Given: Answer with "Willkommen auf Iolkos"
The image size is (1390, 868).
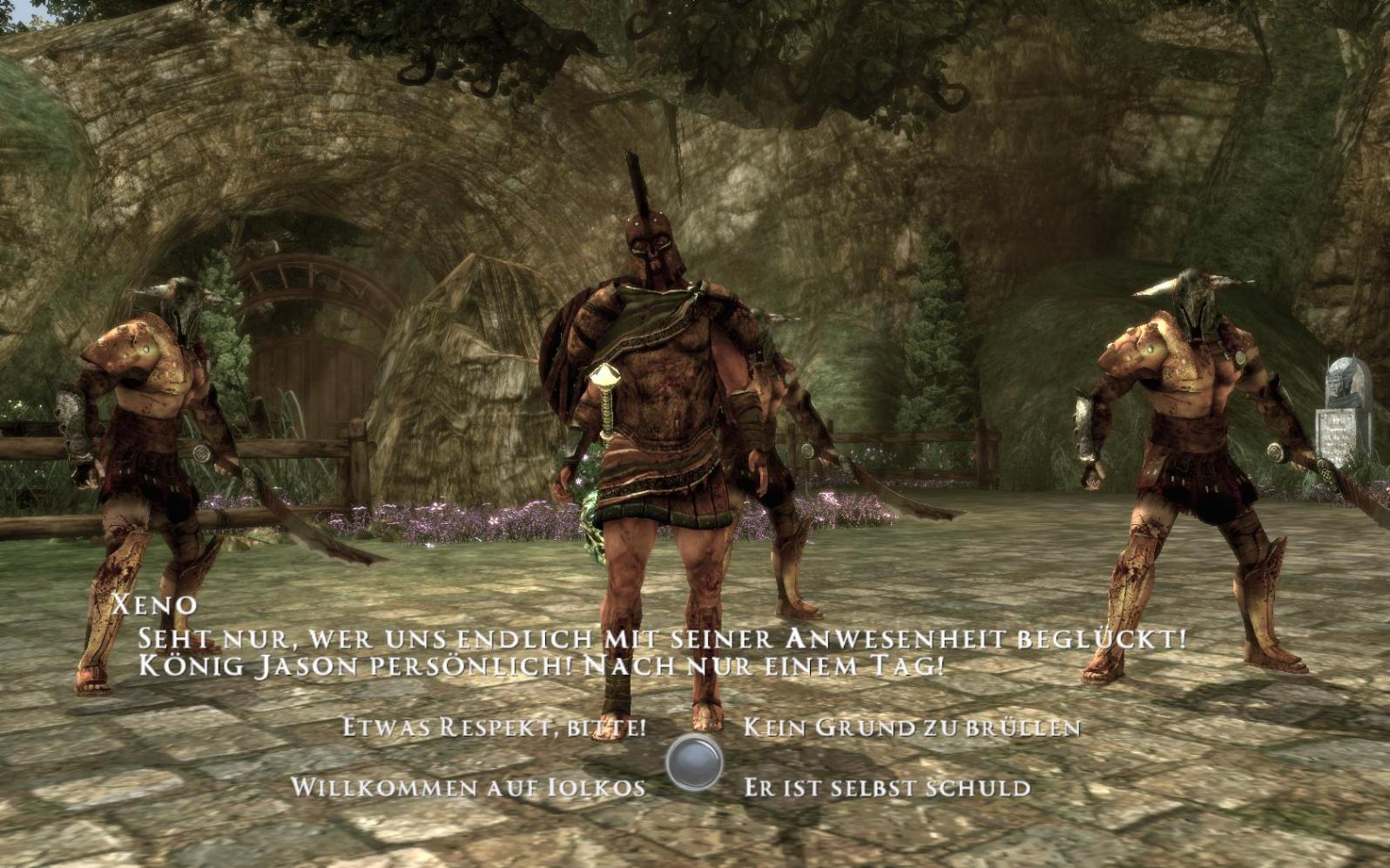Looking at the screenshot, I should [468, 788].
